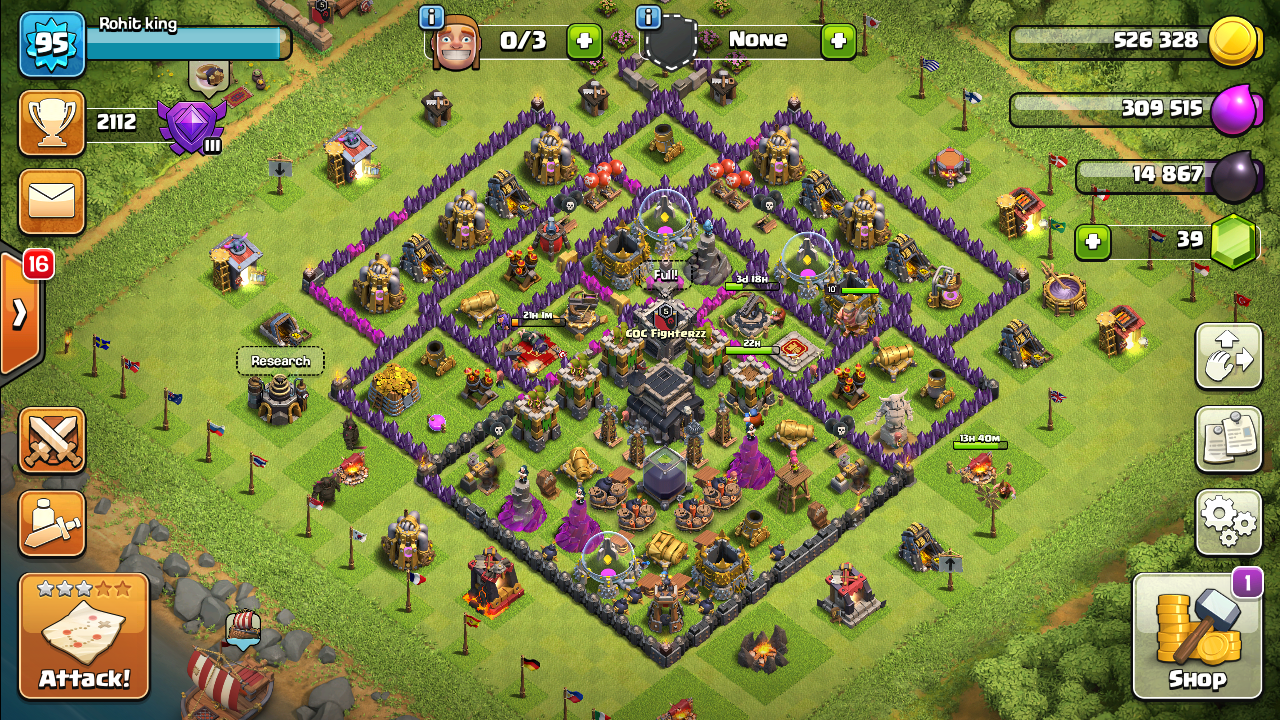The height and width of the screenshot is (720, 1280).
Task: Show builder info icon
Action: (x=432, y=17)
